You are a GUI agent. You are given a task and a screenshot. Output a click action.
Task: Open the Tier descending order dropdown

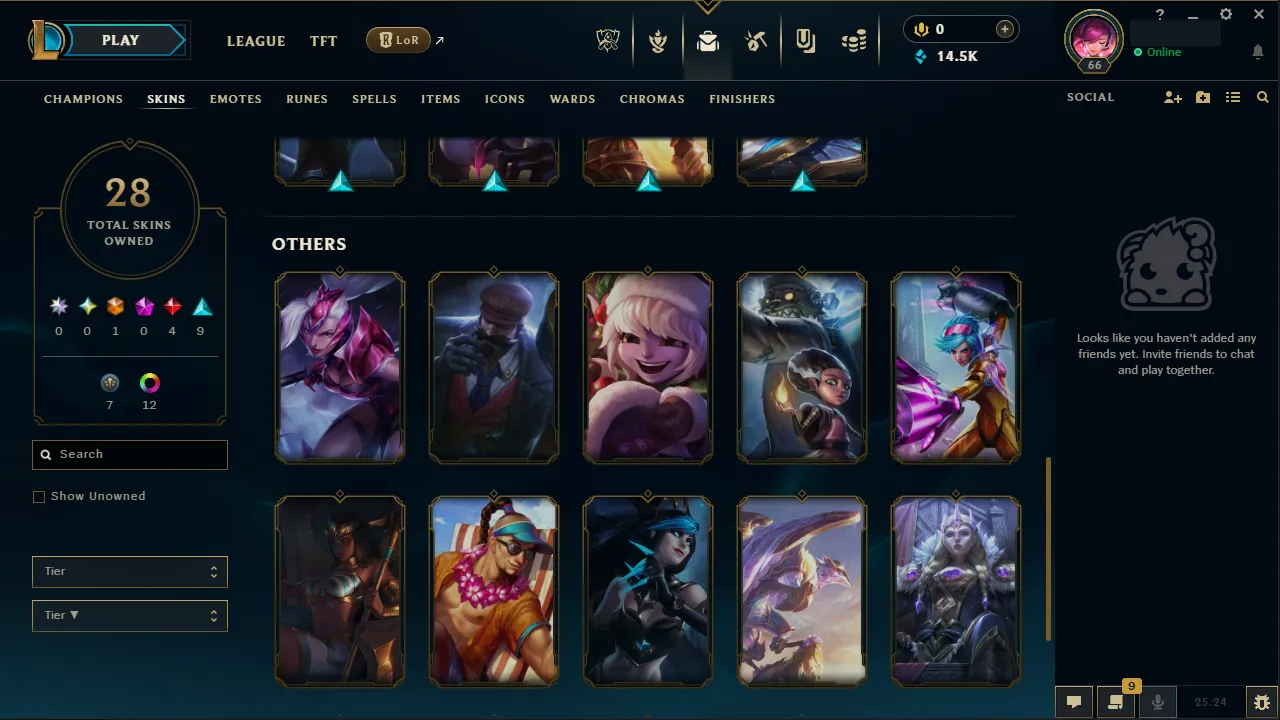[x=129, y=615]
